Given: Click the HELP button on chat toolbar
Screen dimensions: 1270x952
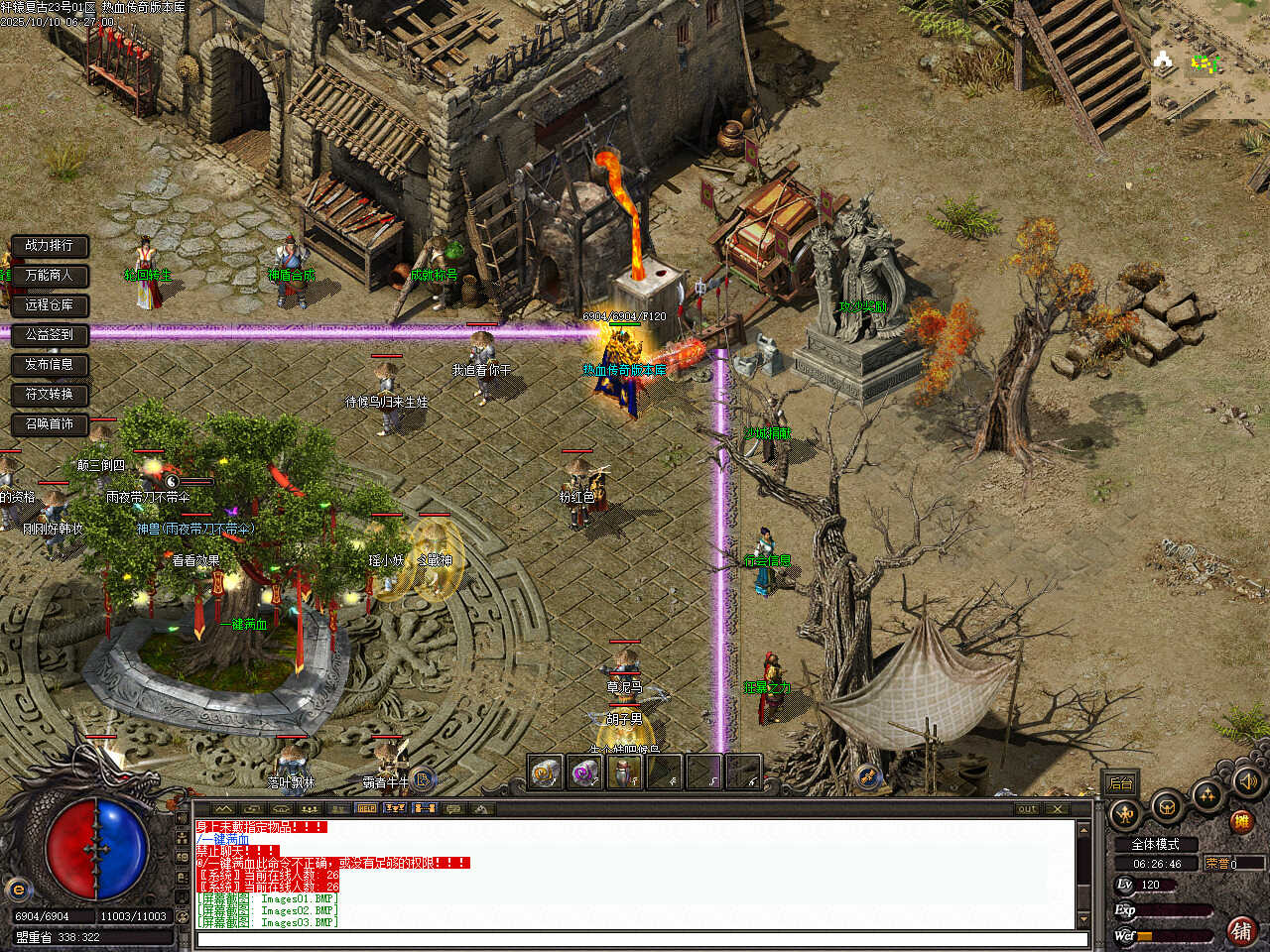Looking at the screenshot, I should [366, 808].
